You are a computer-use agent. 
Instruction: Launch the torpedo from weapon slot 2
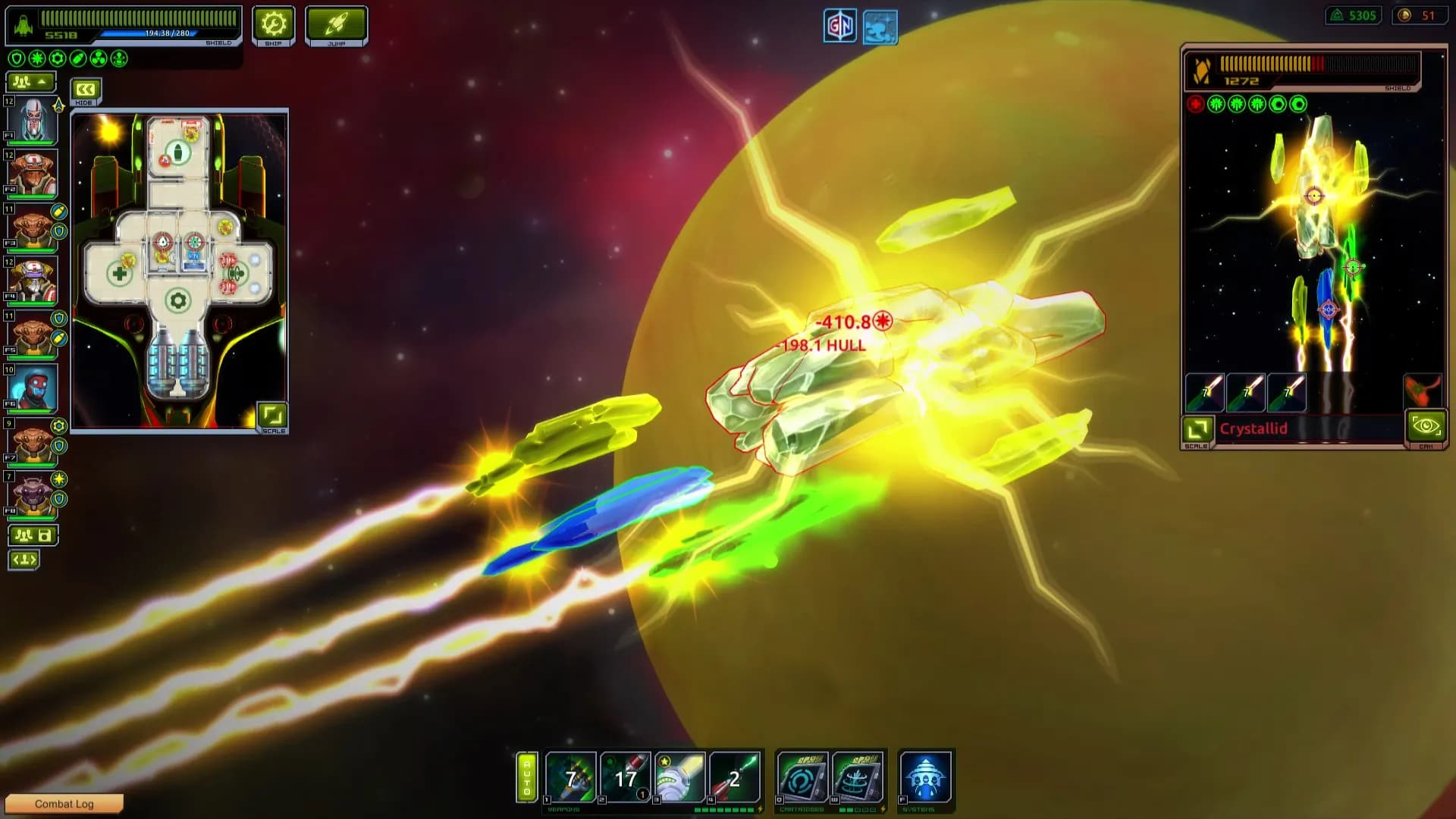pos(626,775)
